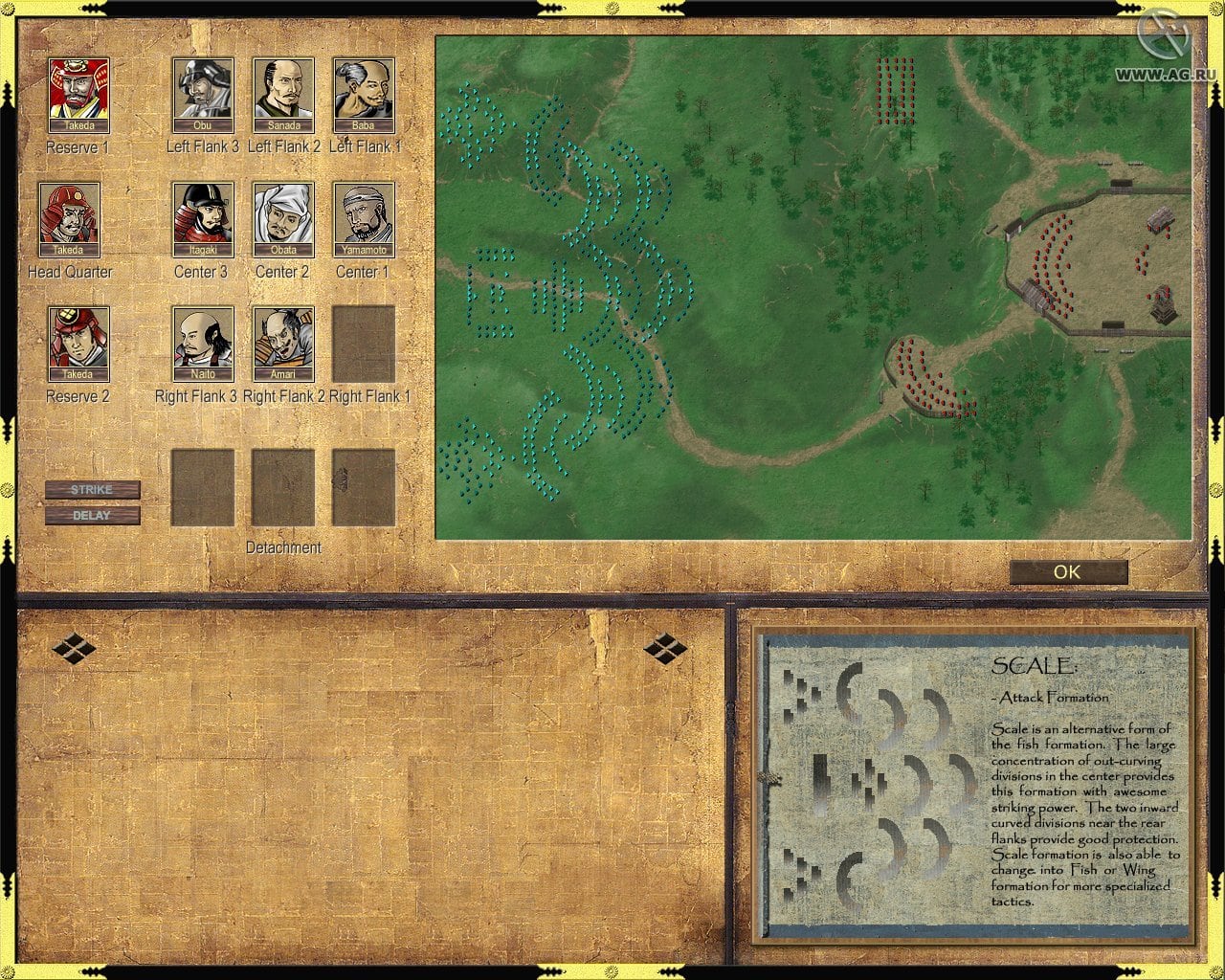Select the Head Quarter Takeda portrait
This screenshot has height=980, width=1225.
pyautogui.click(x=69, y=219)
